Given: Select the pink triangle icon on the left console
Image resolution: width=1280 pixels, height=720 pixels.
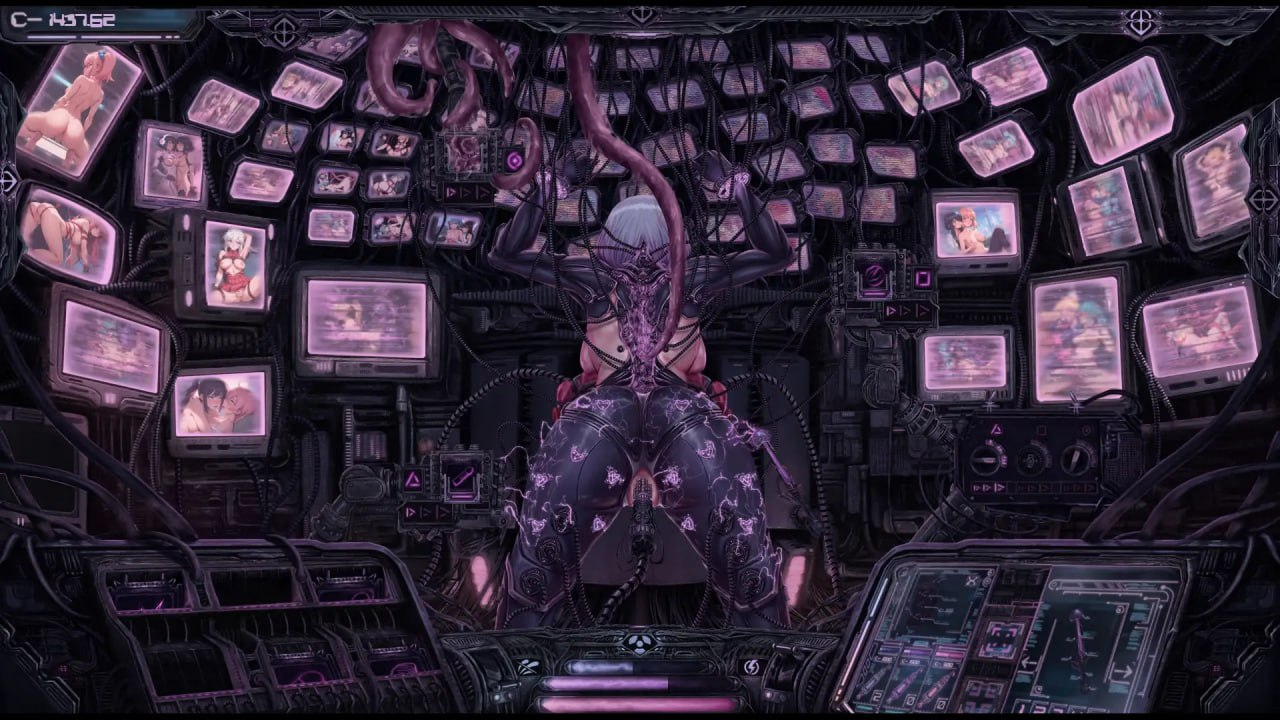Looking at the screenshot, I should (414, 480).
